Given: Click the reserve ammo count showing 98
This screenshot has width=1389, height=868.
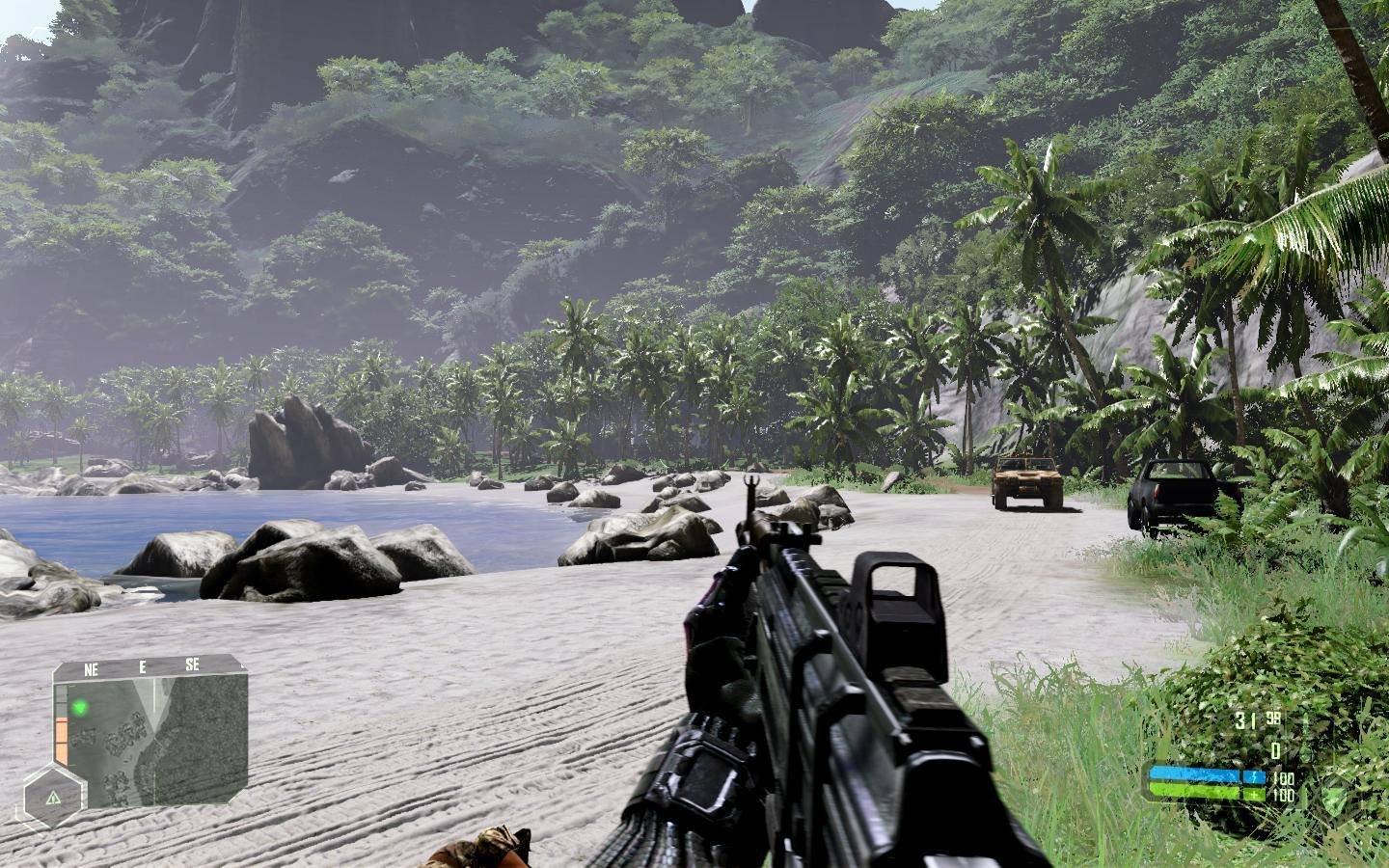Looking at the screenshot, I should pyautogui.click(x=1272, y=719).
